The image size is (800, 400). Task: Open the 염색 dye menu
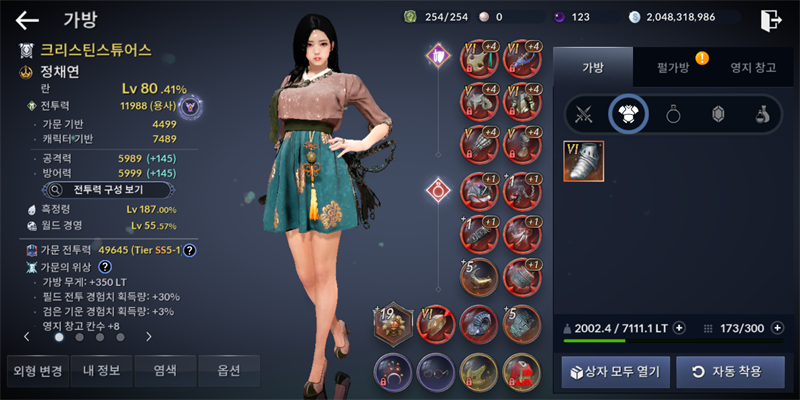(165, 371)
